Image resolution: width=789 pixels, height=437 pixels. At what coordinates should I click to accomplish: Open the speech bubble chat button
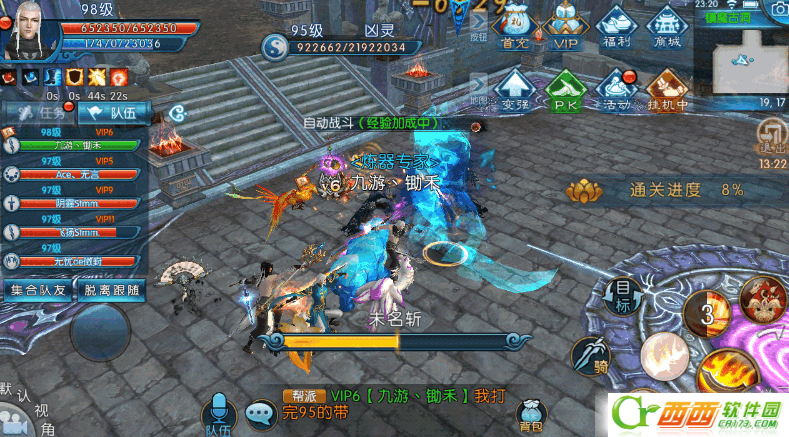[261, 413]
